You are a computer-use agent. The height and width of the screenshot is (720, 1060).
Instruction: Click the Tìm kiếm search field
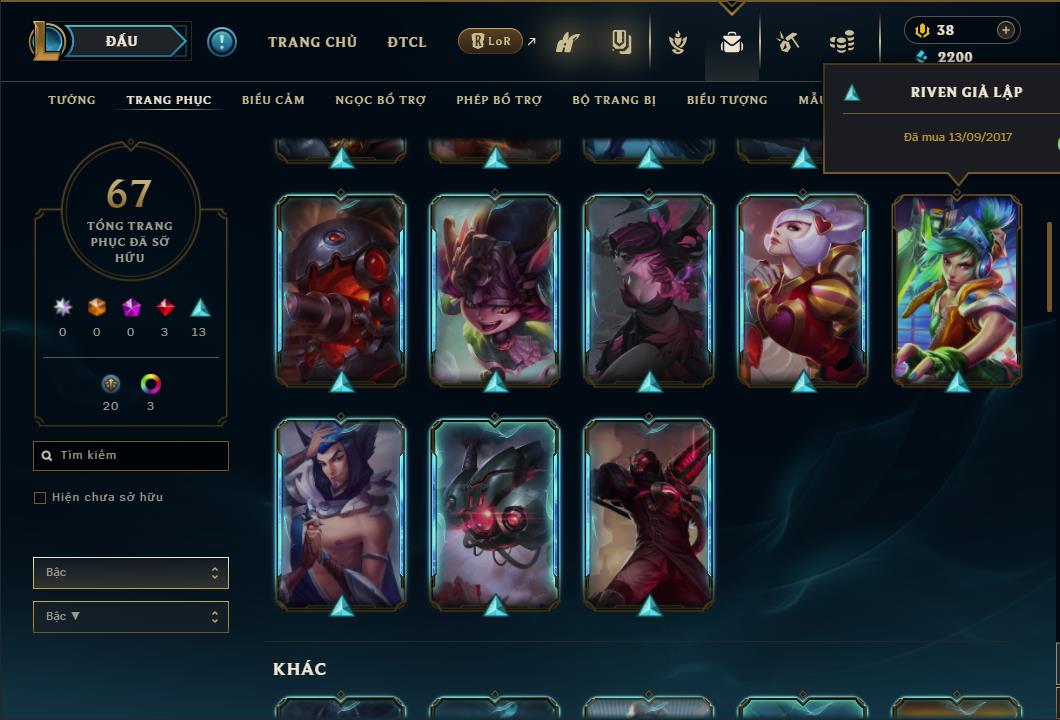point(131,456)
